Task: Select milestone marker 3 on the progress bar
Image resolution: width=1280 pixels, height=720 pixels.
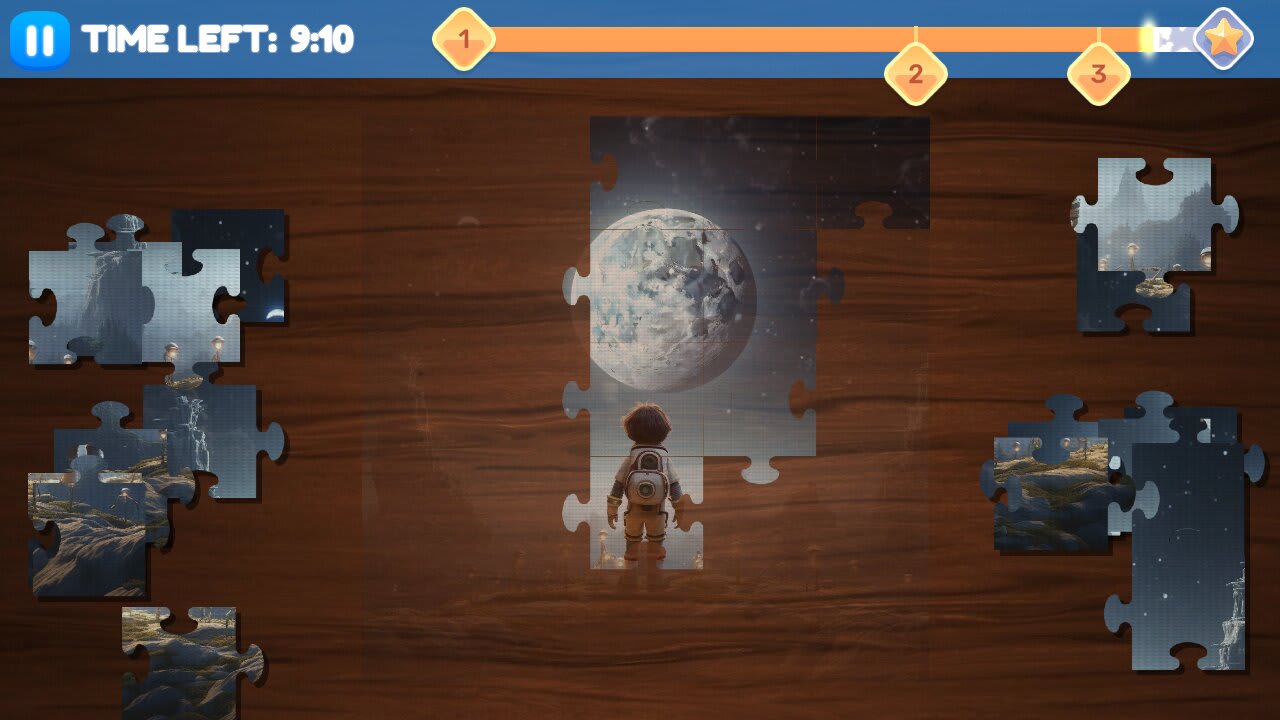Action: tap(1100, 73)
